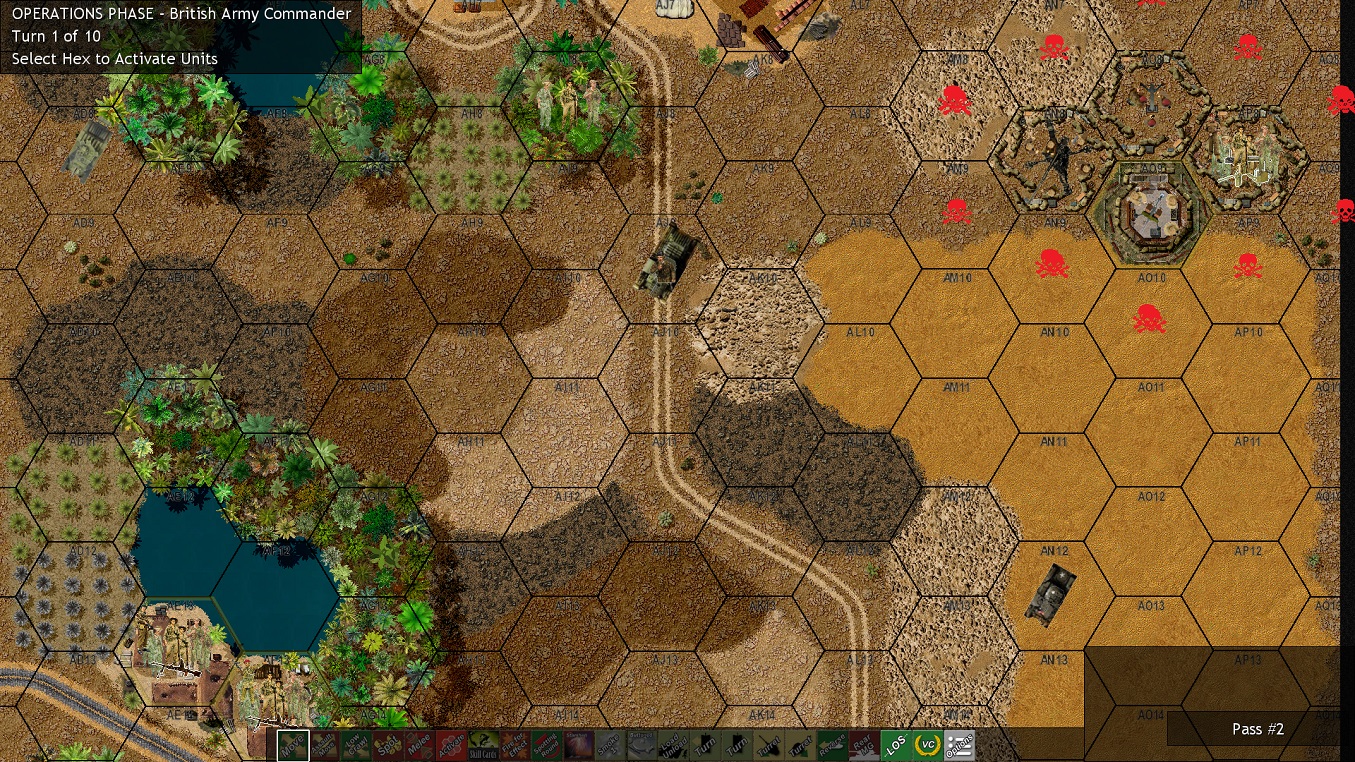The height and width of the screenshot is (762, 1355).
Task: Open the VC medal screen
Action: coord(926,745)
